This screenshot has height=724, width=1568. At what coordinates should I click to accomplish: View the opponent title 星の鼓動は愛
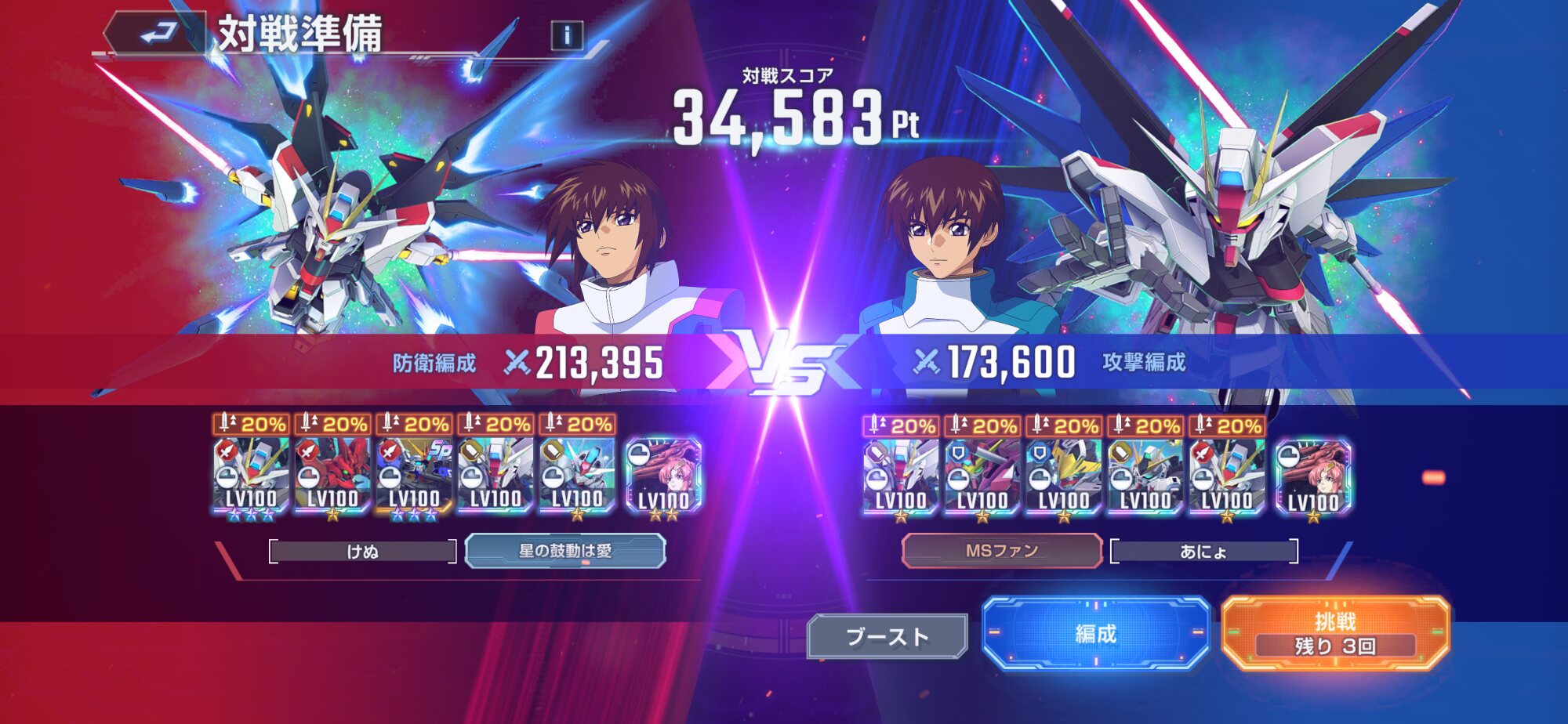pos(565,551)
